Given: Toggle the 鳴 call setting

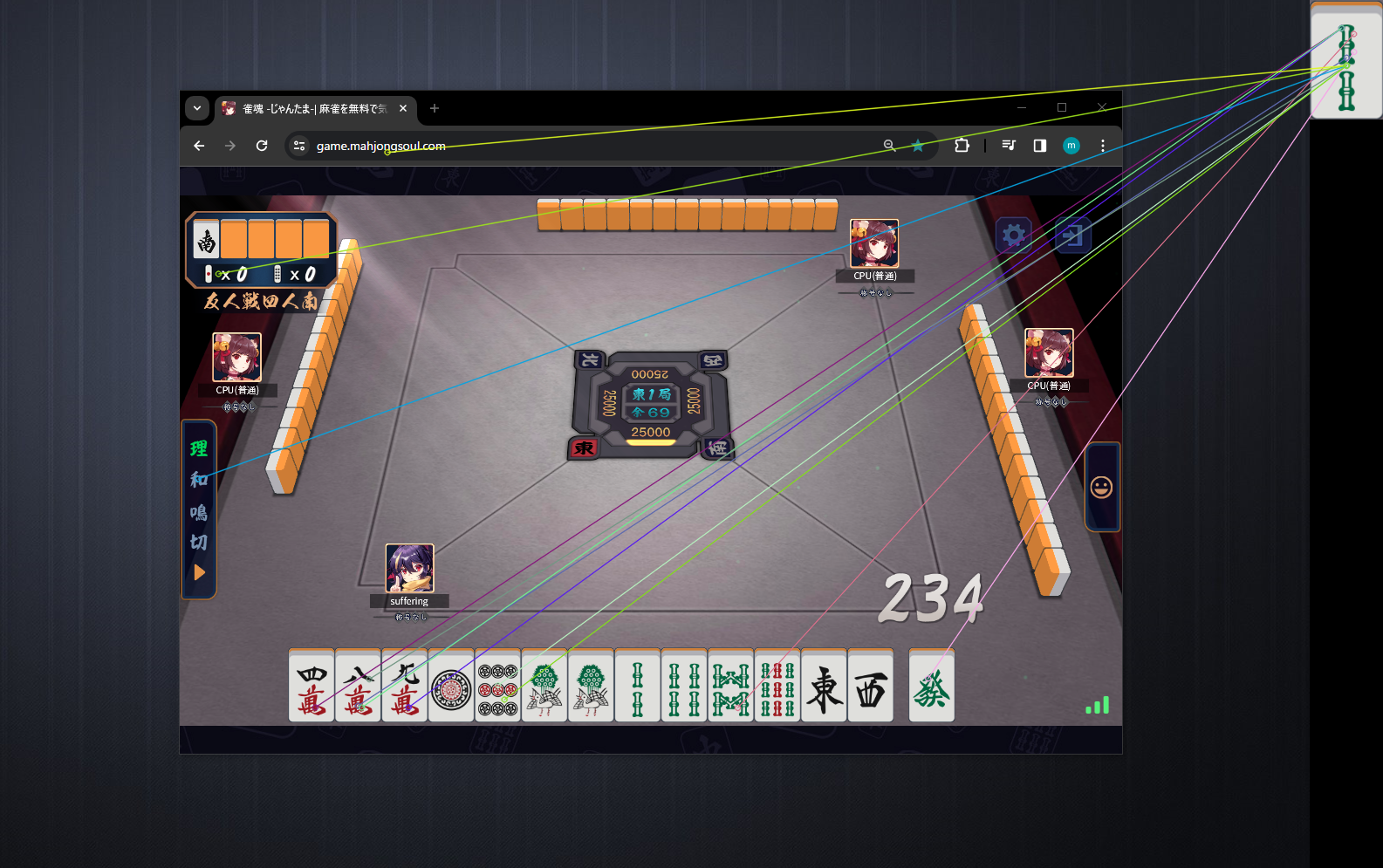Looking at the screenshot, I should coord(198,515).
